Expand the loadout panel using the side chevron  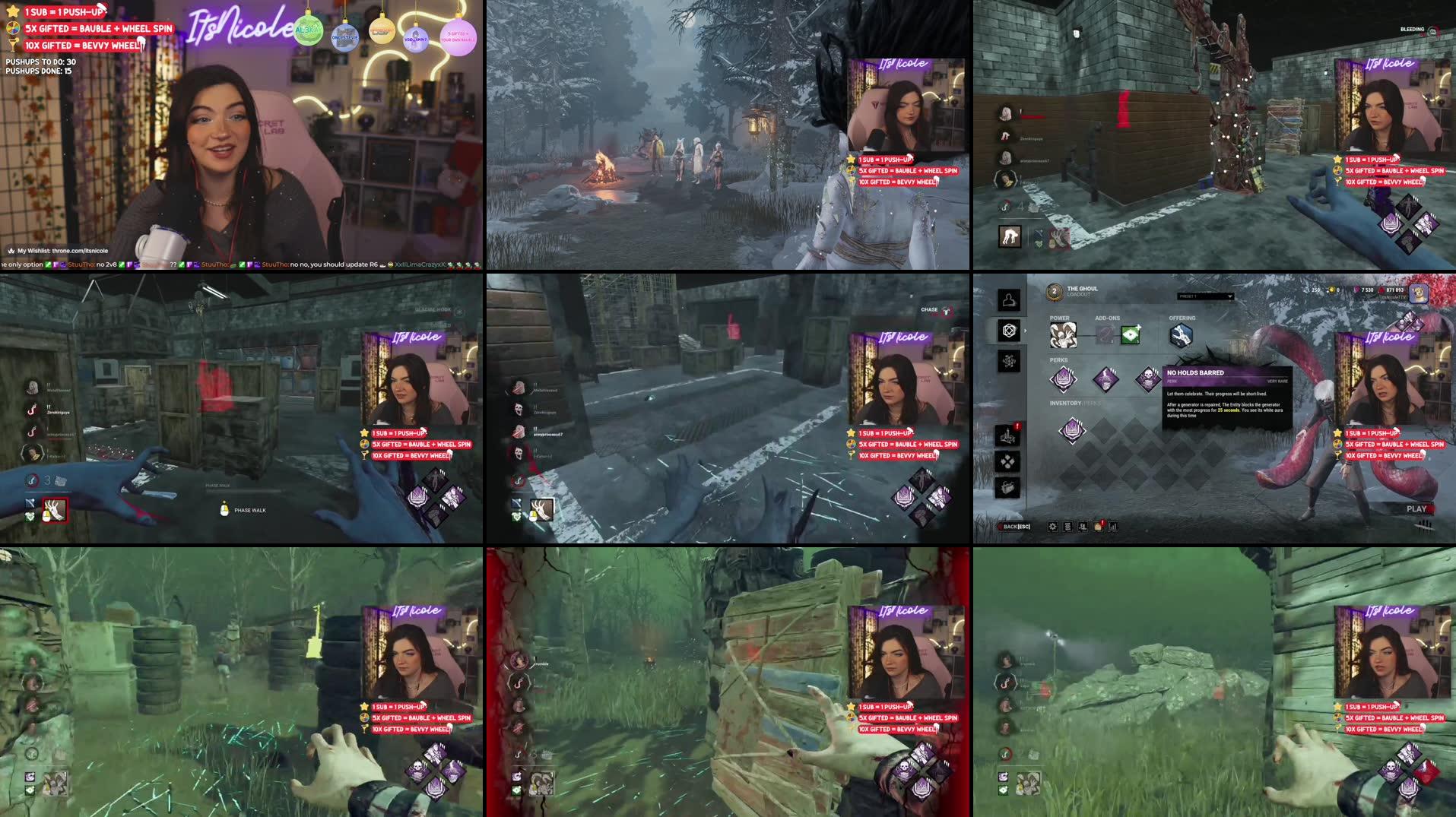[x=1025, y=331]
